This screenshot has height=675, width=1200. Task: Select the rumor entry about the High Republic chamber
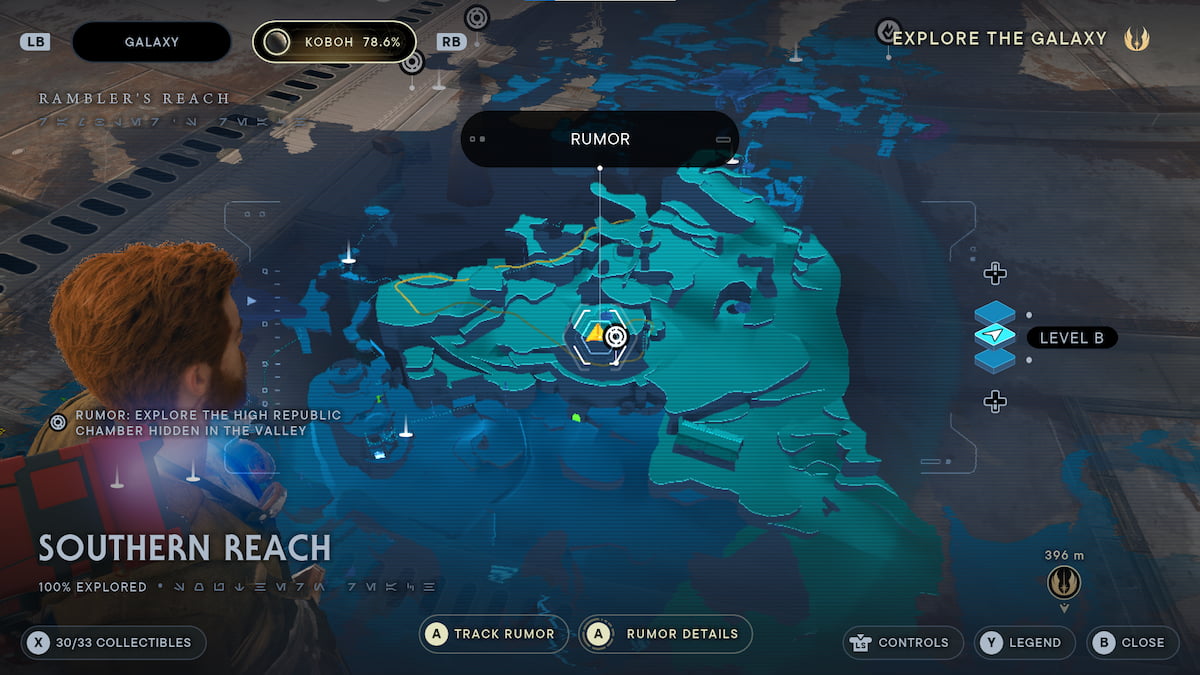196,422
